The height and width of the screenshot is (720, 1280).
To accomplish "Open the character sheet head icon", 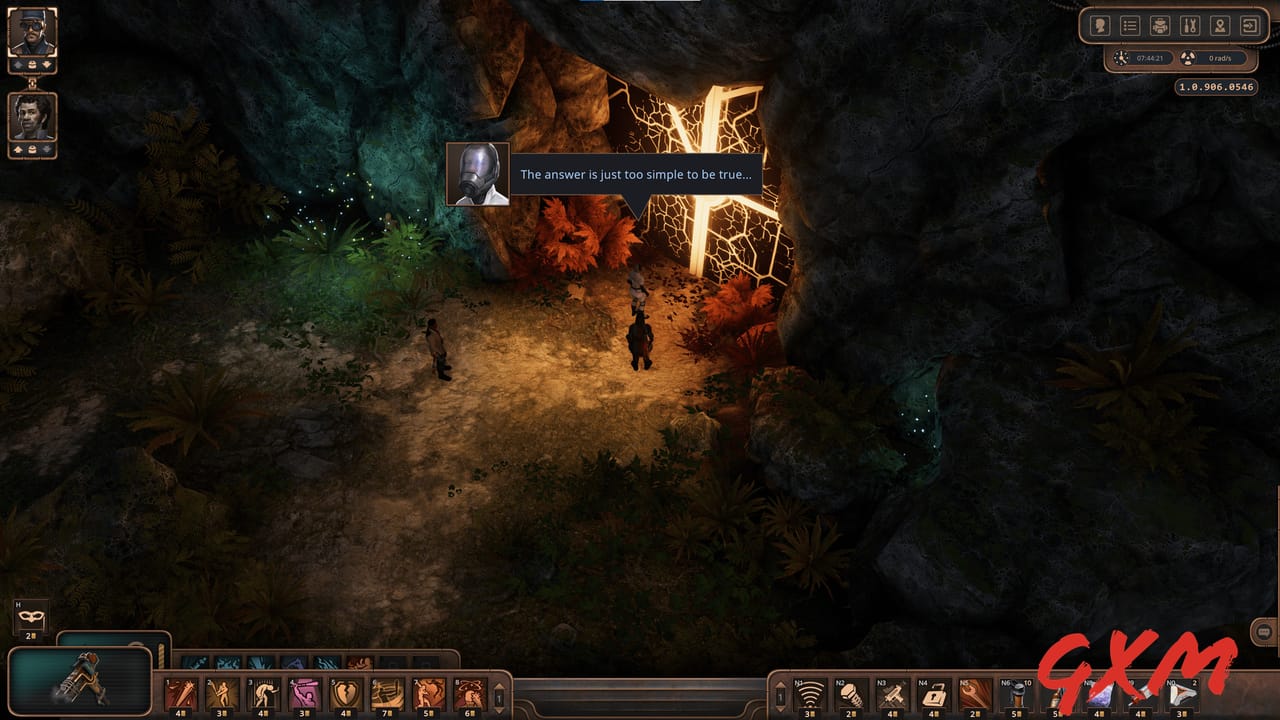I will [x=1100, y=24].
